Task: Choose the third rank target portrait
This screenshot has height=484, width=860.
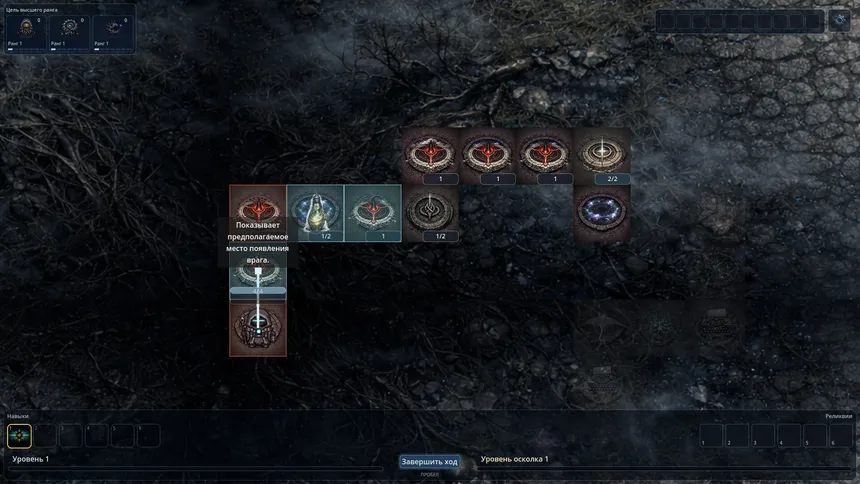Action: (111, 29)
